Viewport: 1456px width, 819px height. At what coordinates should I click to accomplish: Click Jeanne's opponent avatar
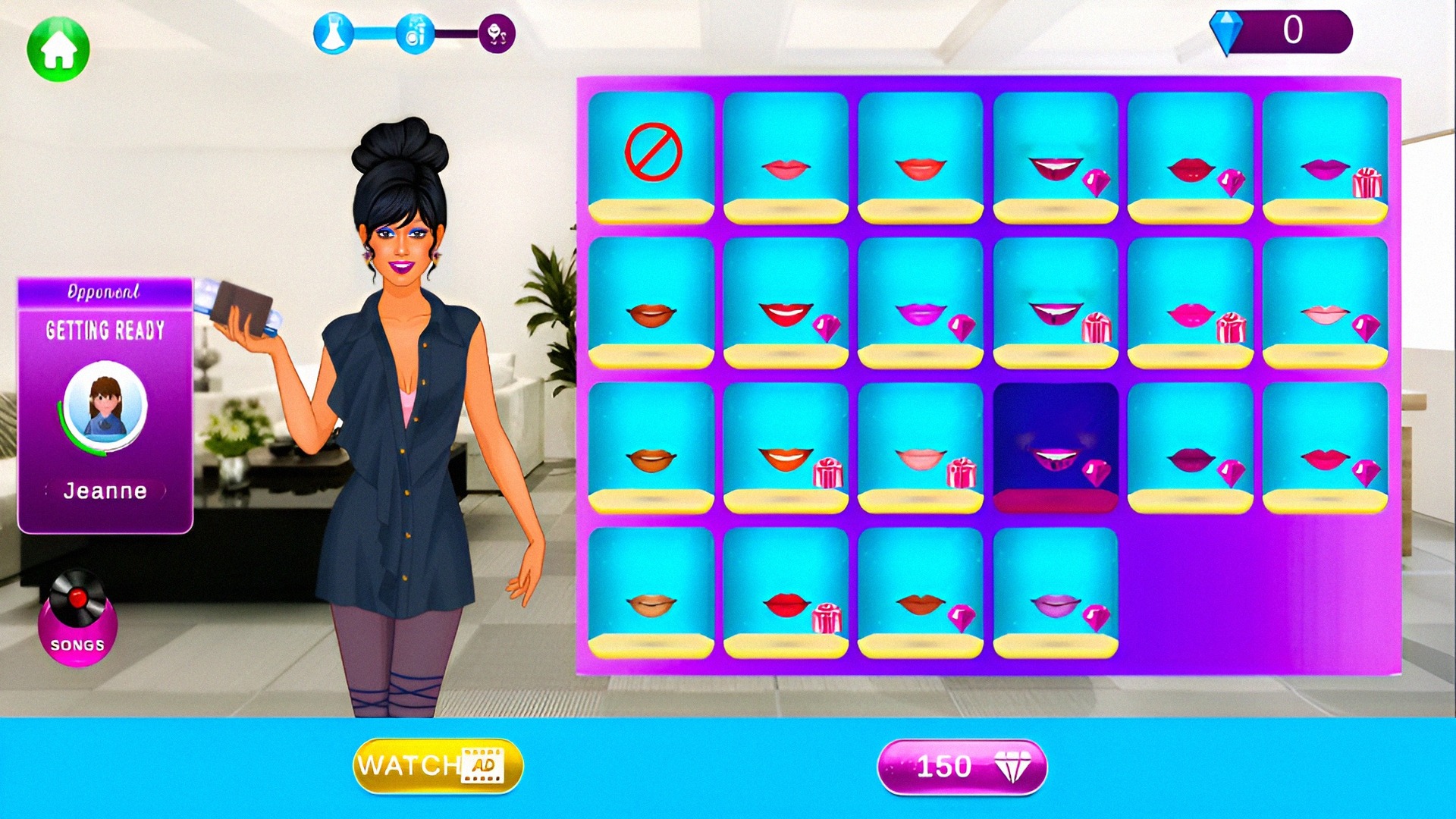105,406
